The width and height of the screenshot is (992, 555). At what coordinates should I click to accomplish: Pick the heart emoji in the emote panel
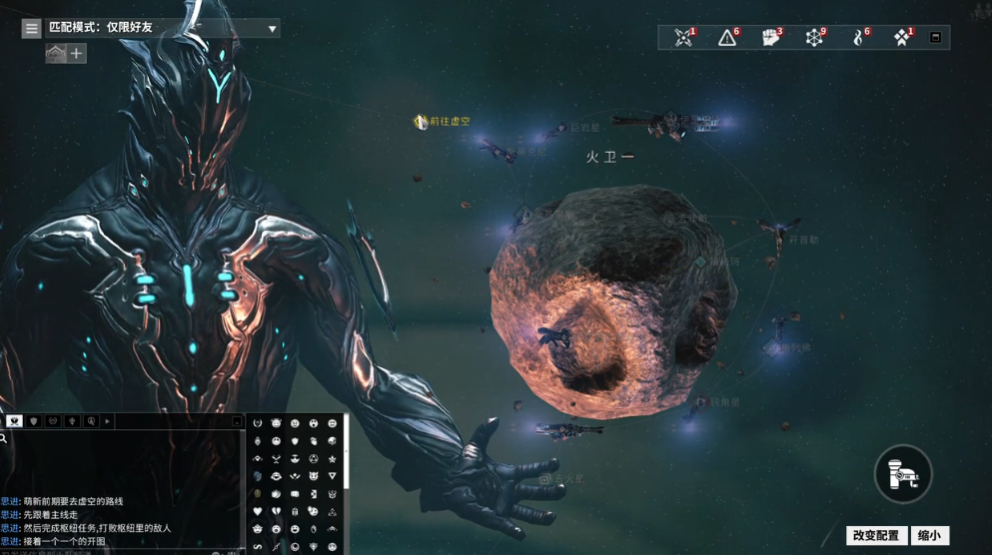tap(257, 511)
